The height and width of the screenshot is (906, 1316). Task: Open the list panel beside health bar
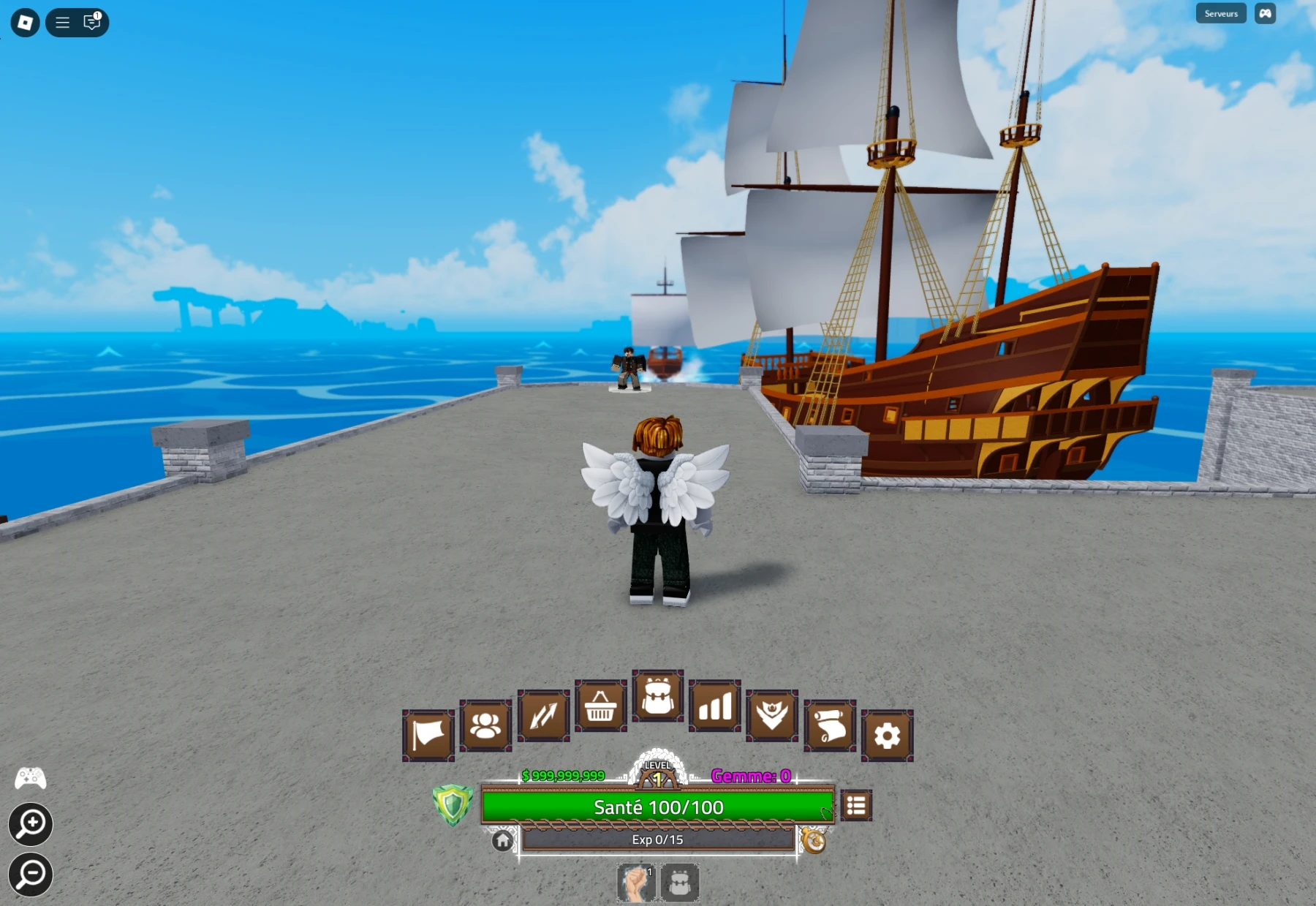coord(855,804)
